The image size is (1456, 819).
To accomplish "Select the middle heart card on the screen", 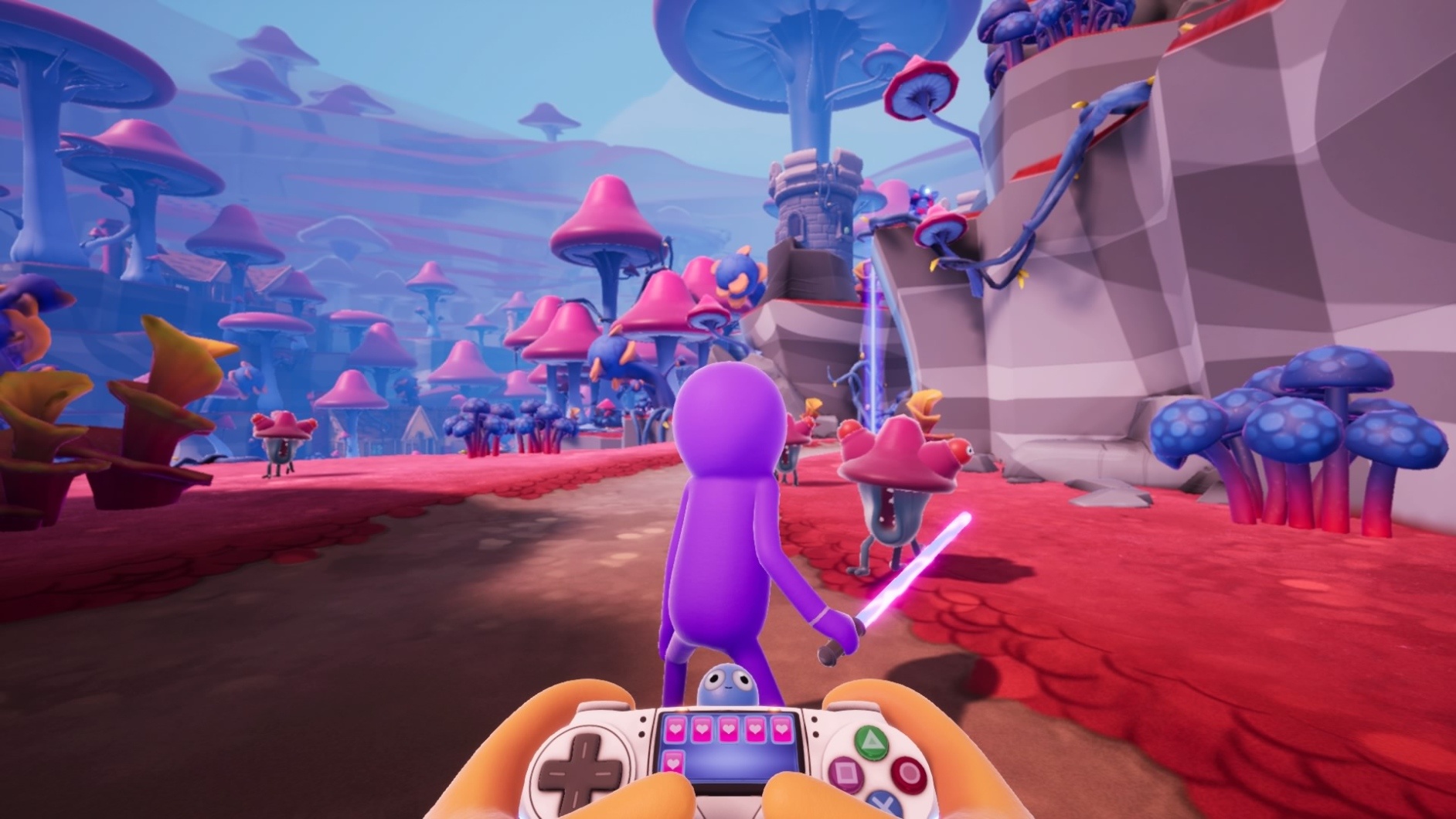I will pos(729,729).
